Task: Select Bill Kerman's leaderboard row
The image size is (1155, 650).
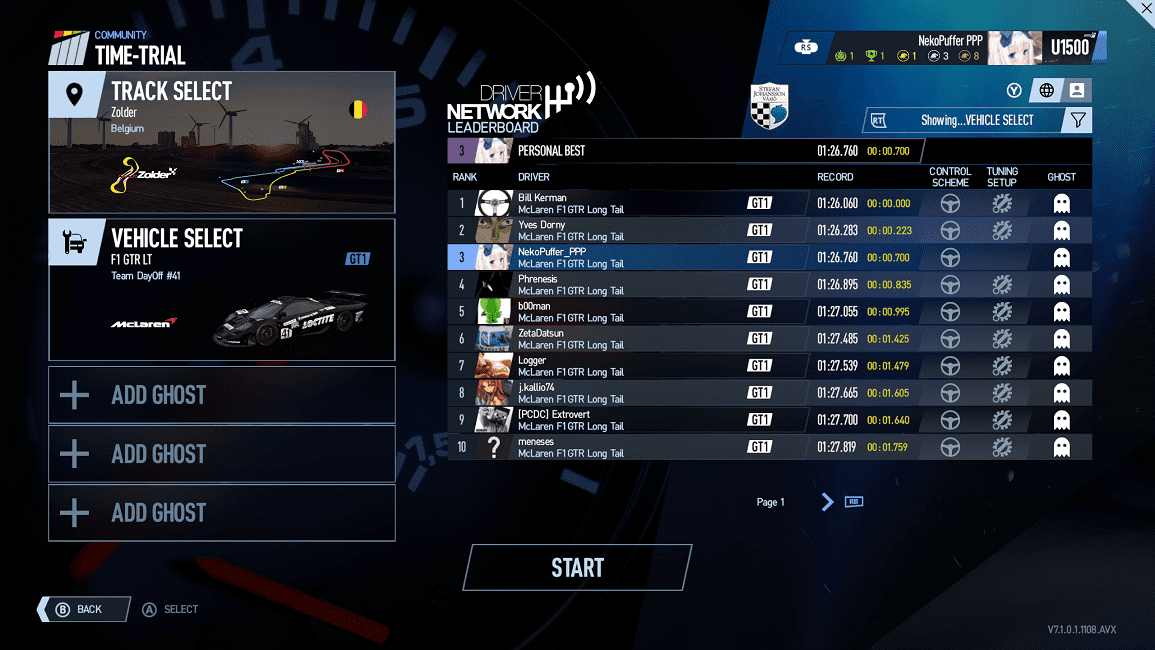Action: 640,204
